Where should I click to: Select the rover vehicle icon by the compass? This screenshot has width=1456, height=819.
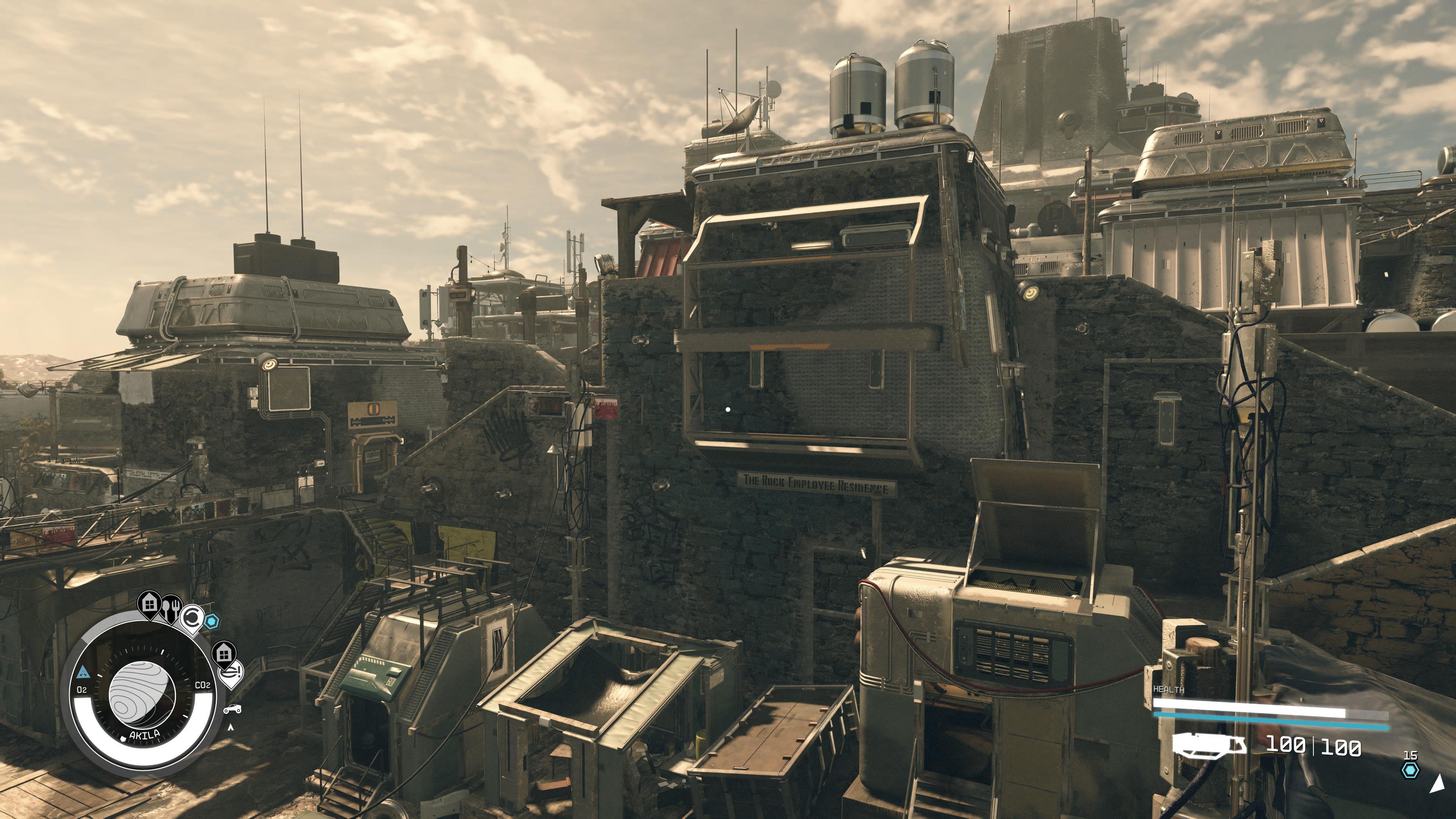[232, 709]
